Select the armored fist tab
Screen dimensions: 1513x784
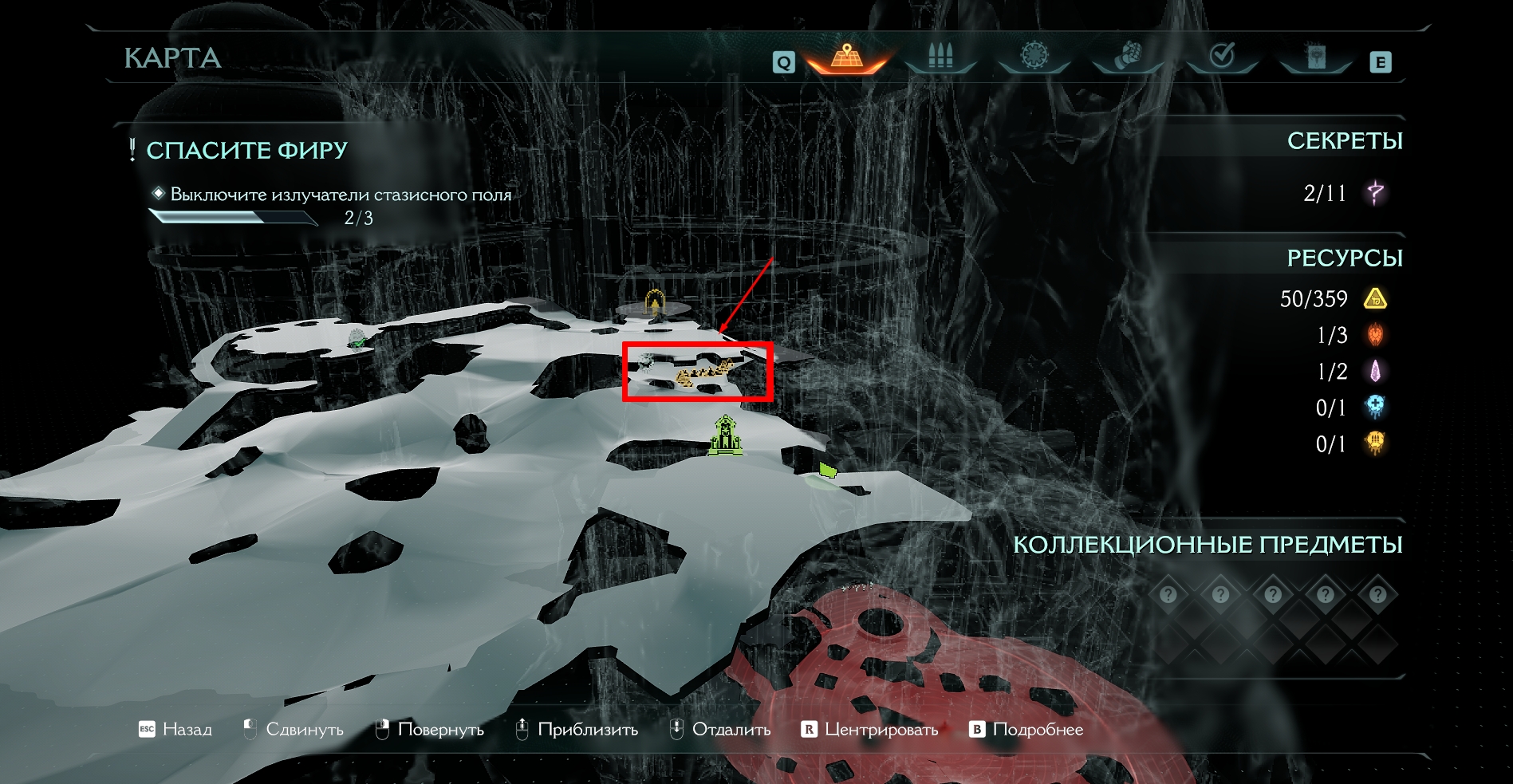coord(1128,57)
